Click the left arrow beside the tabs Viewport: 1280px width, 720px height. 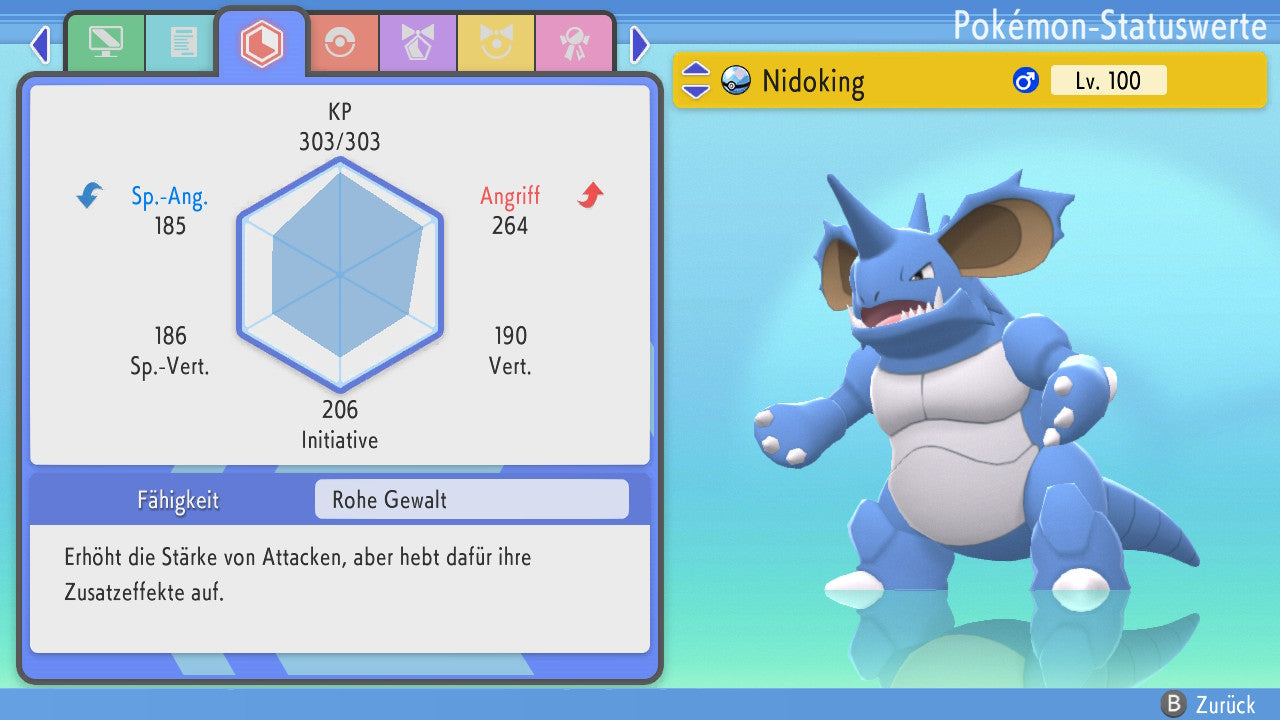(40, 44)
